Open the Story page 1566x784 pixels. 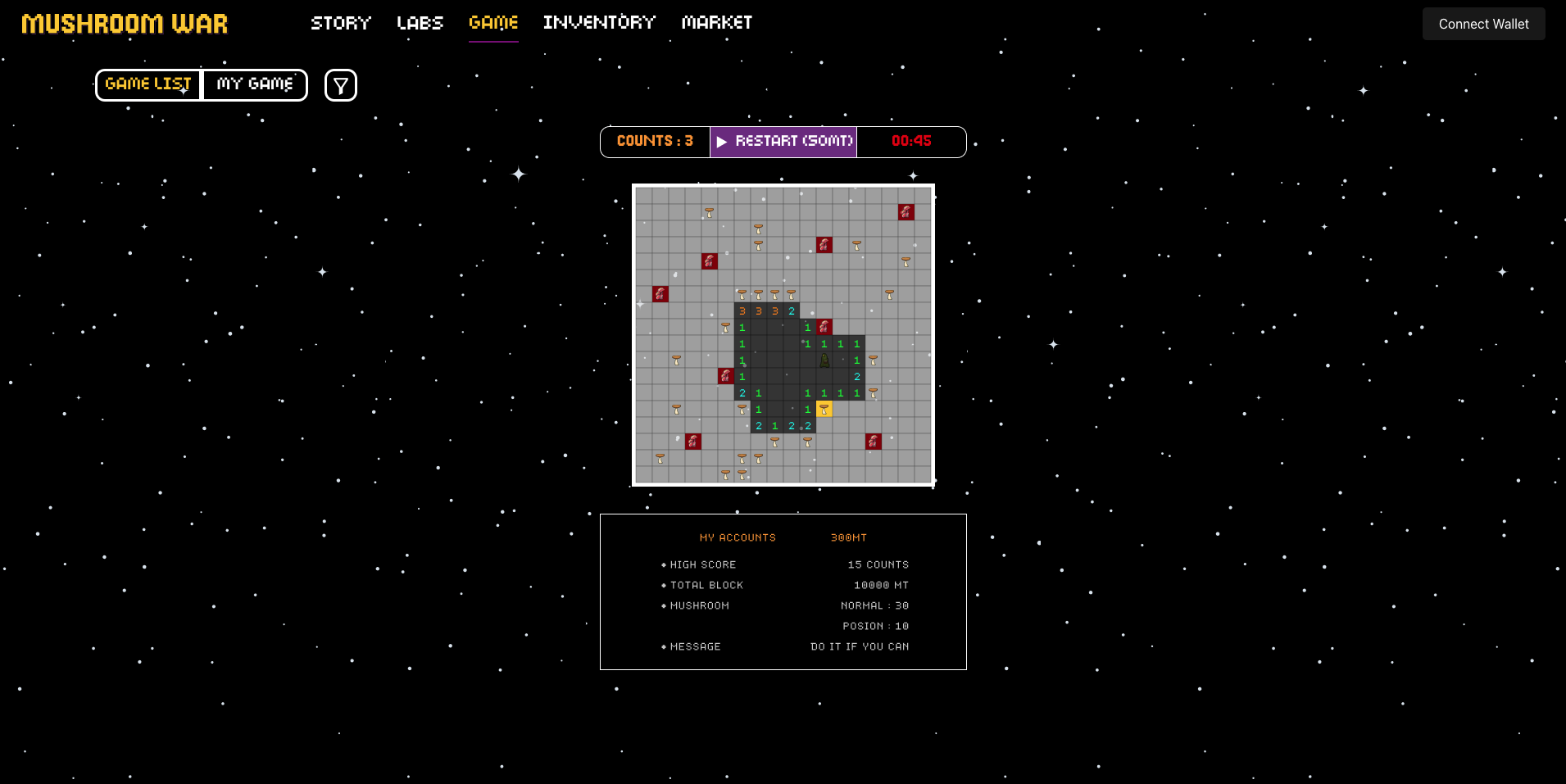341,23
